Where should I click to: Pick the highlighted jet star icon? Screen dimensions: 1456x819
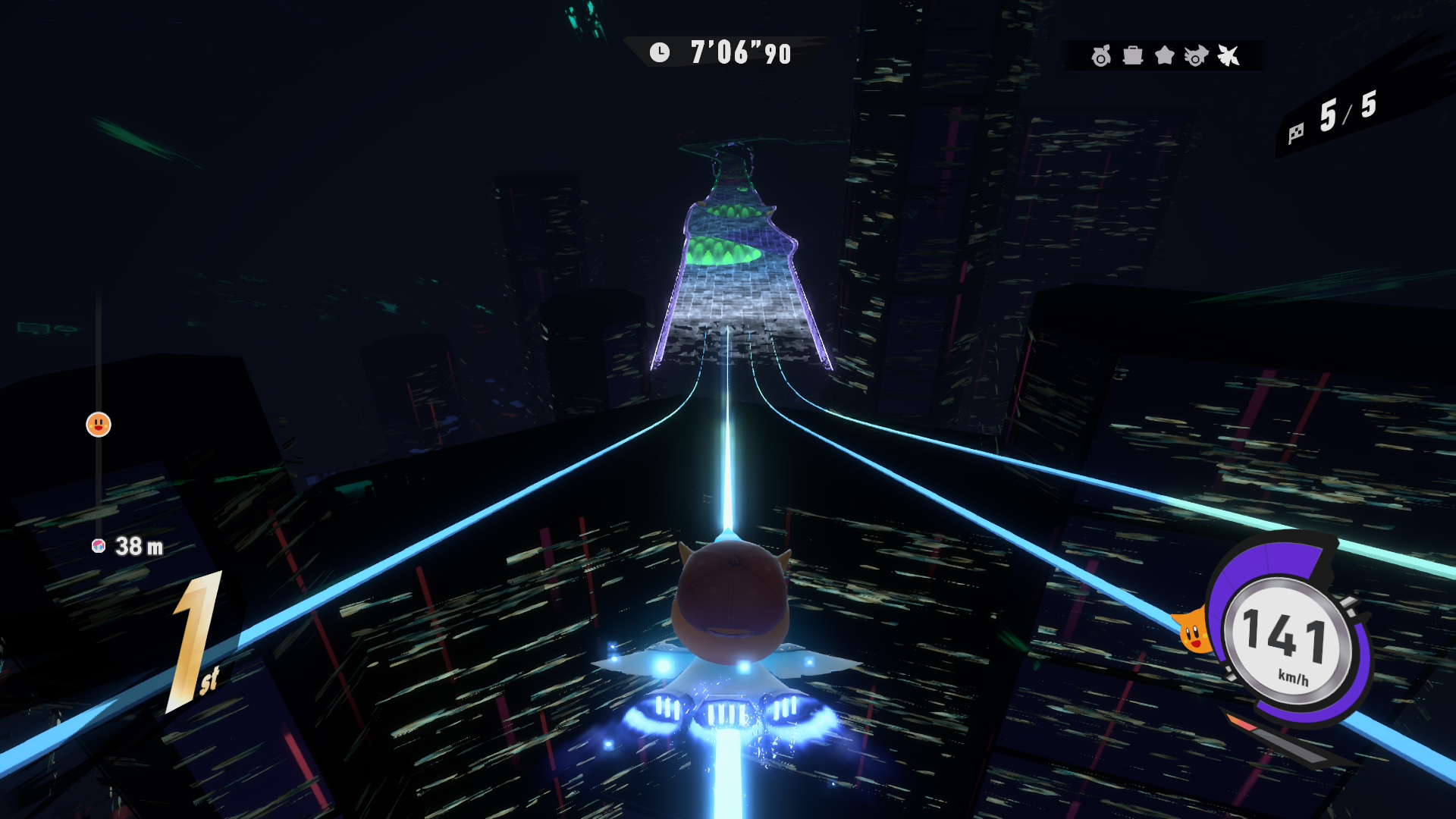tap(1228, 55)
